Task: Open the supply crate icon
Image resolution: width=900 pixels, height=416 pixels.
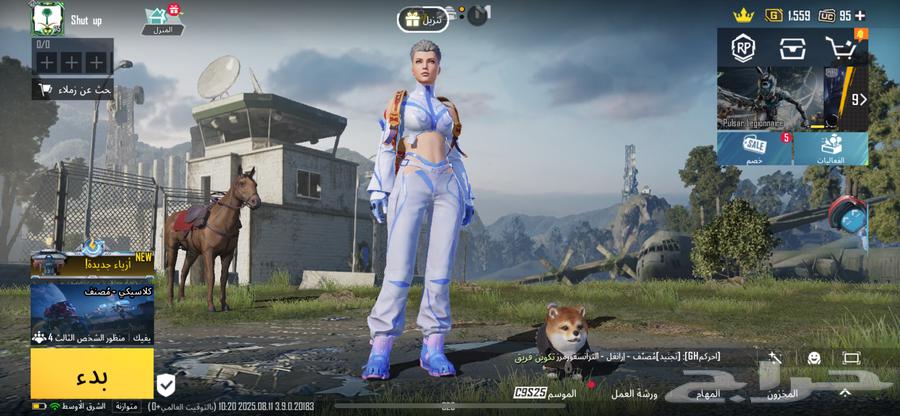Action: (792, 47)
